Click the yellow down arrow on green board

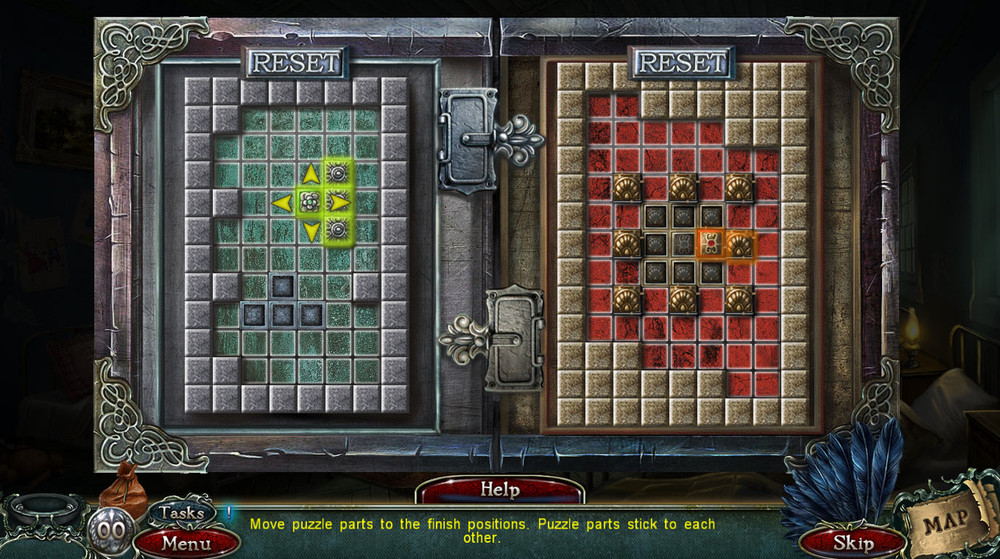[x=311, y=232]
